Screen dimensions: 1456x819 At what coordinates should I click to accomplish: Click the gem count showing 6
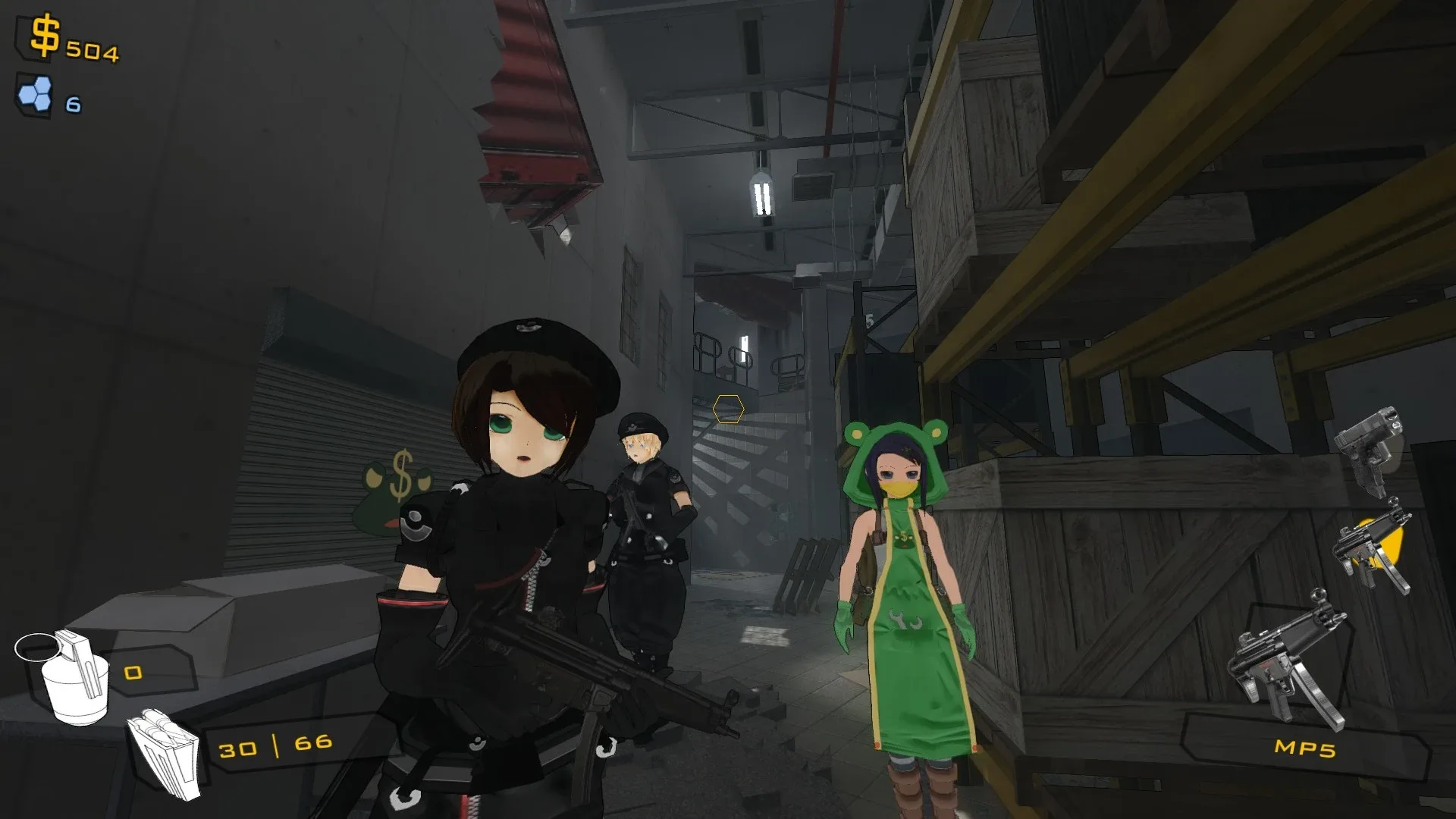(72, 104)
